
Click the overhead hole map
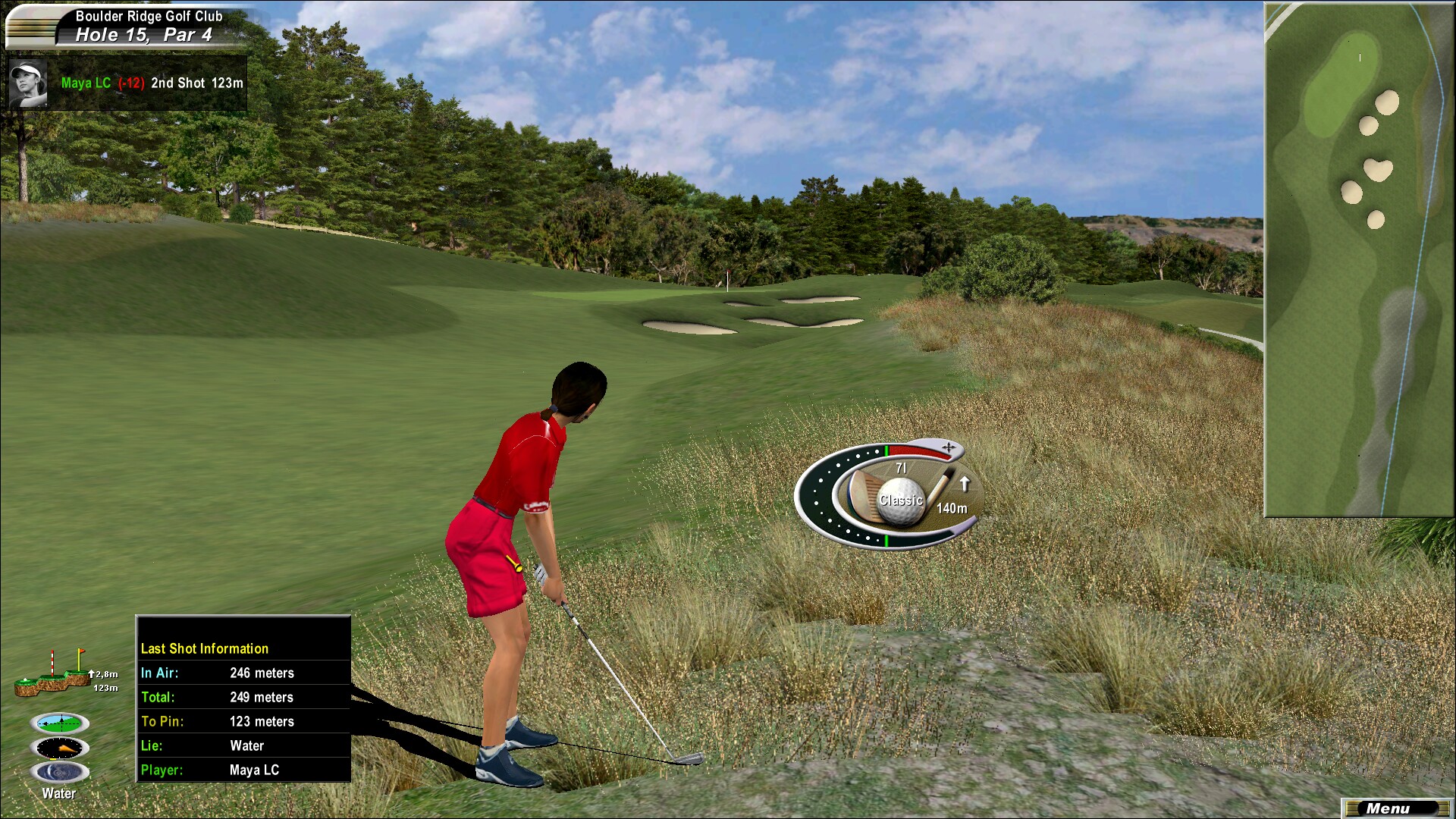pos(1358,259)
